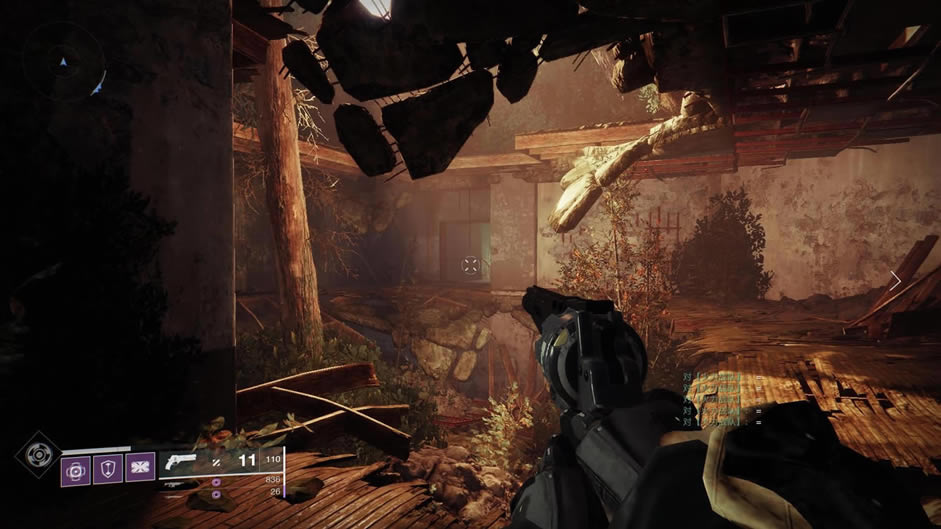
Task: Select the grenade ability icon
Action: 76,467
